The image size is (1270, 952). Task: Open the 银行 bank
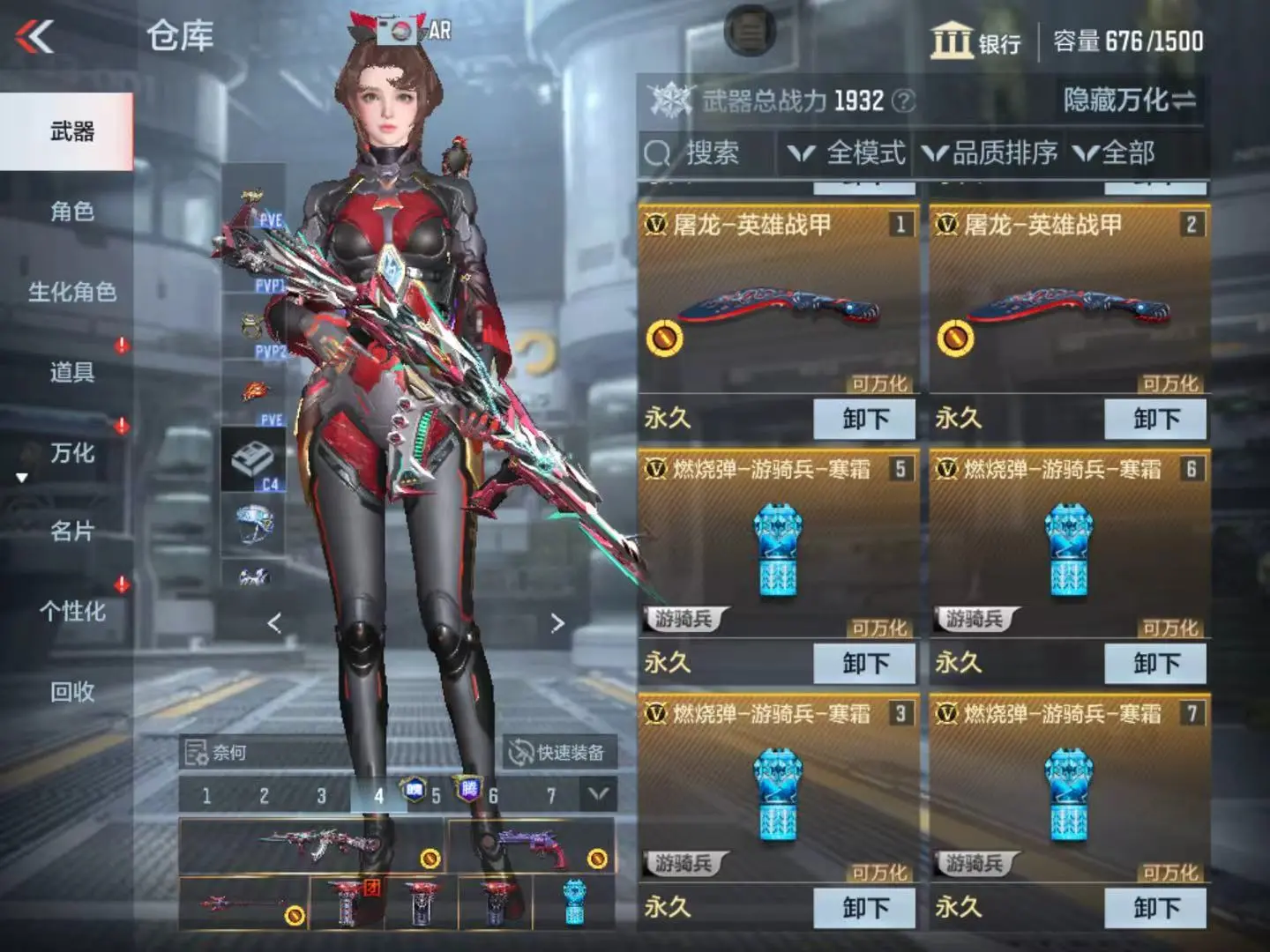[x=975, y=41]
